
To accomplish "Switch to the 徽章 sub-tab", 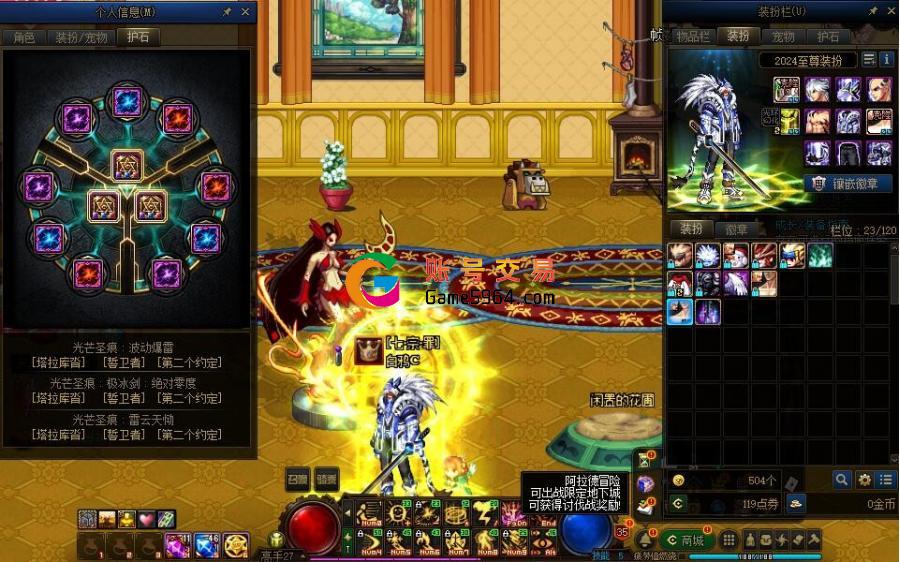I will click(x=735, y=229).
